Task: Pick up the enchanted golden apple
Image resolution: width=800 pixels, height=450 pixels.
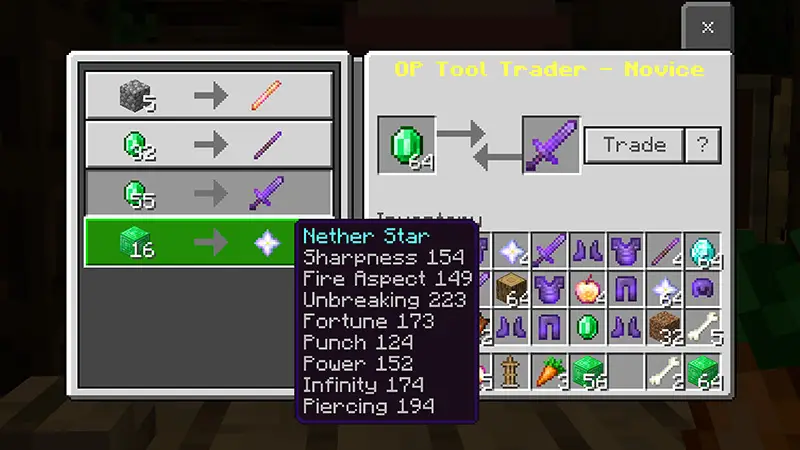Action: click(588, 290)
